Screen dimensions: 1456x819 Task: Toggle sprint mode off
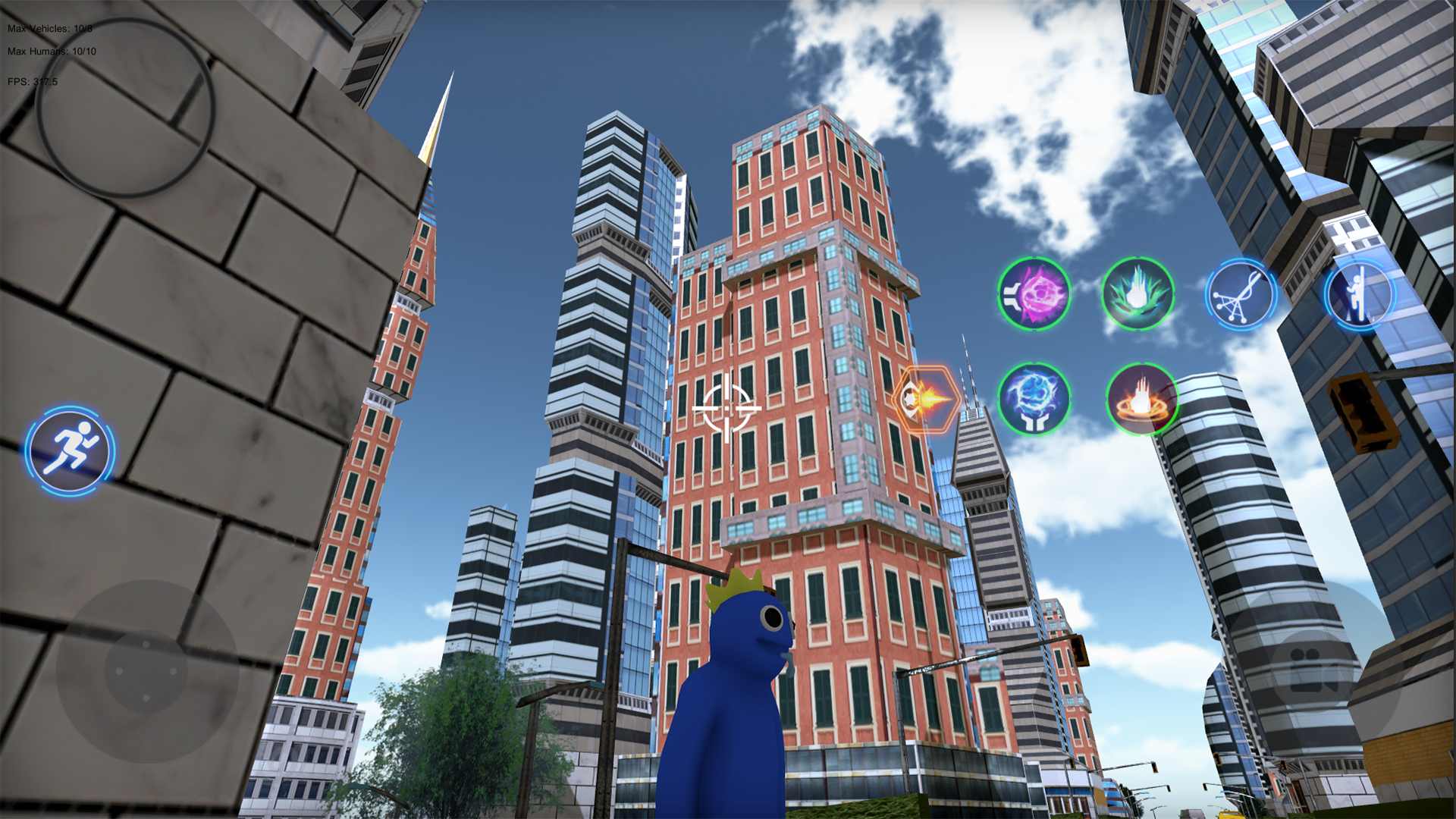pyautogui.click(x=68, y=449)
